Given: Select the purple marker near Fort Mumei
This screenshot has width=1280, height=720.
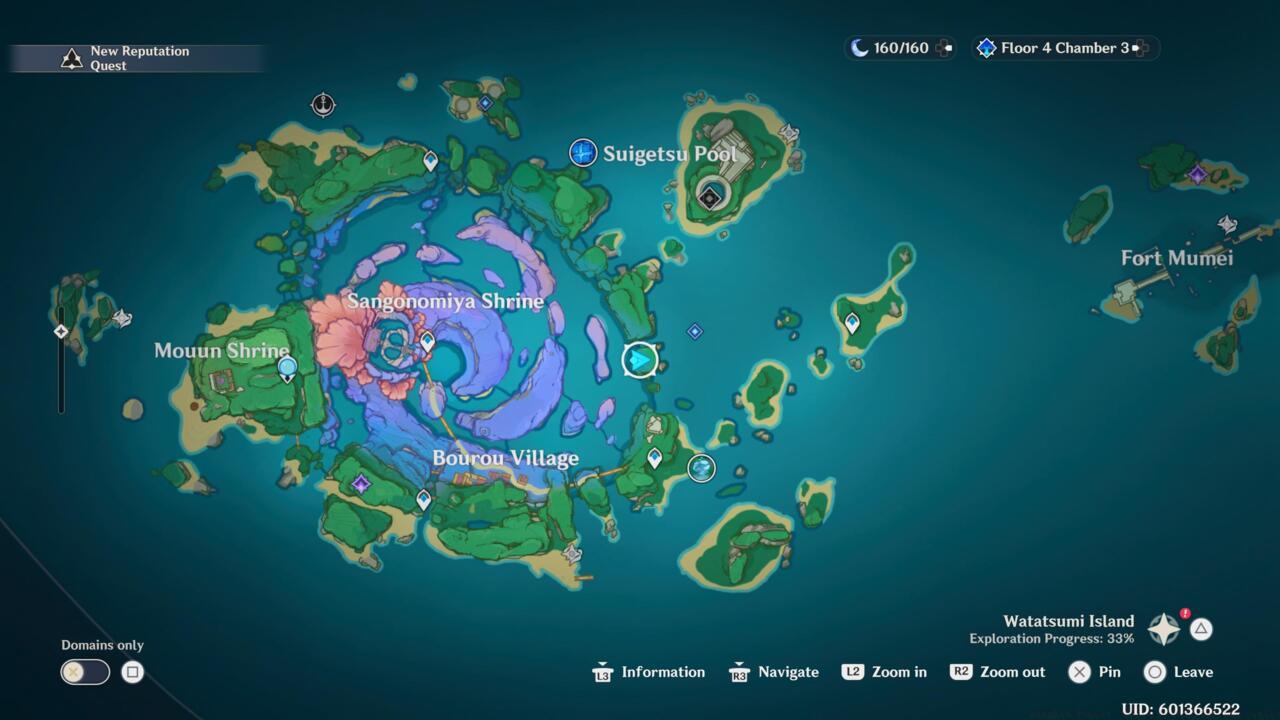Looking at the screenshot, I should pyautogui.click(x=1197, y=175).
